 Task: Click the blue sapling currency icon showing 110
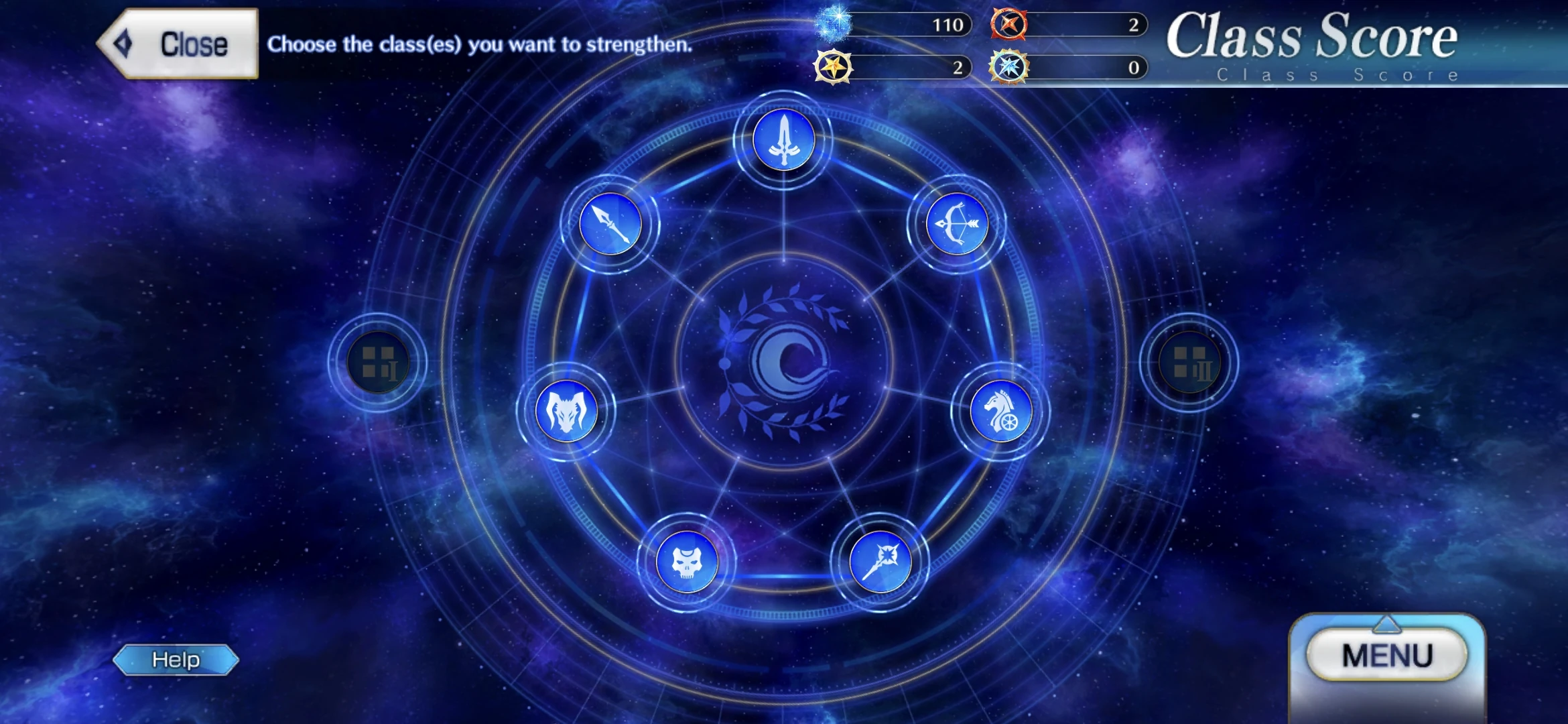tap(833, 24)
